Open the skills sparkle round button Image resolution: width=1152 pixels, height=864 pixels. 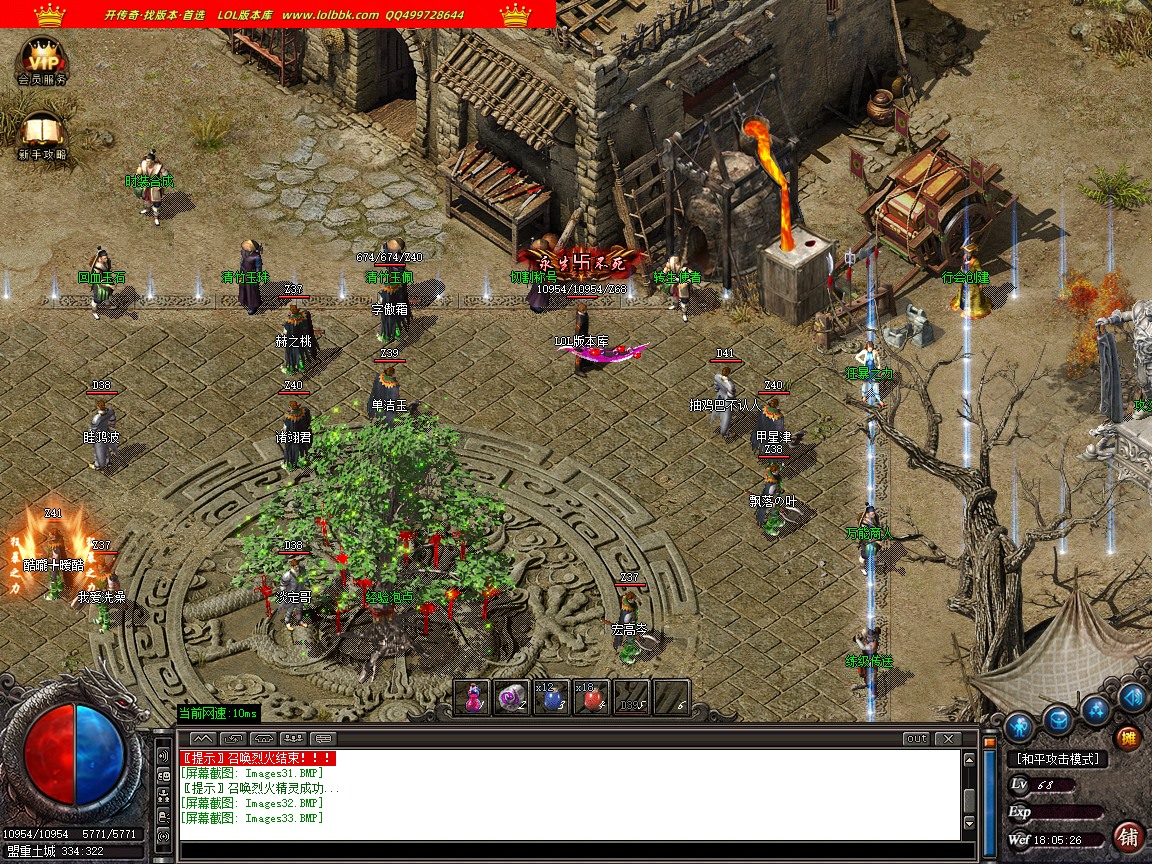(1096, 709)
